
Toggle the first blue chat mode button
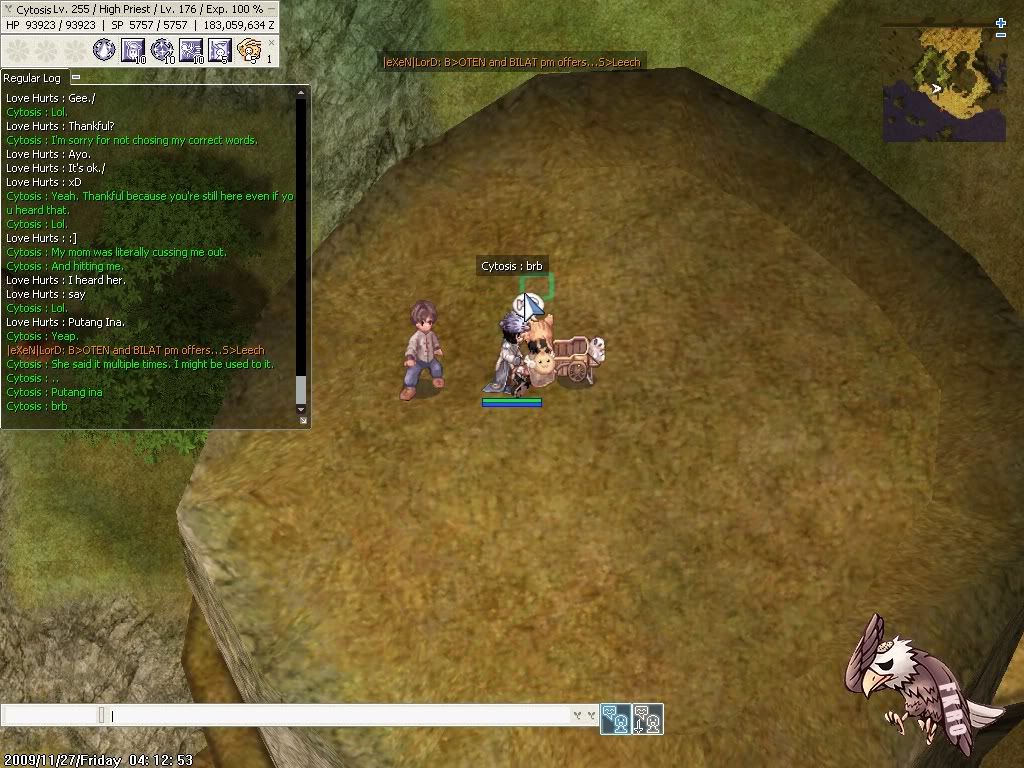pyautogui.click(x=615, y=718)
